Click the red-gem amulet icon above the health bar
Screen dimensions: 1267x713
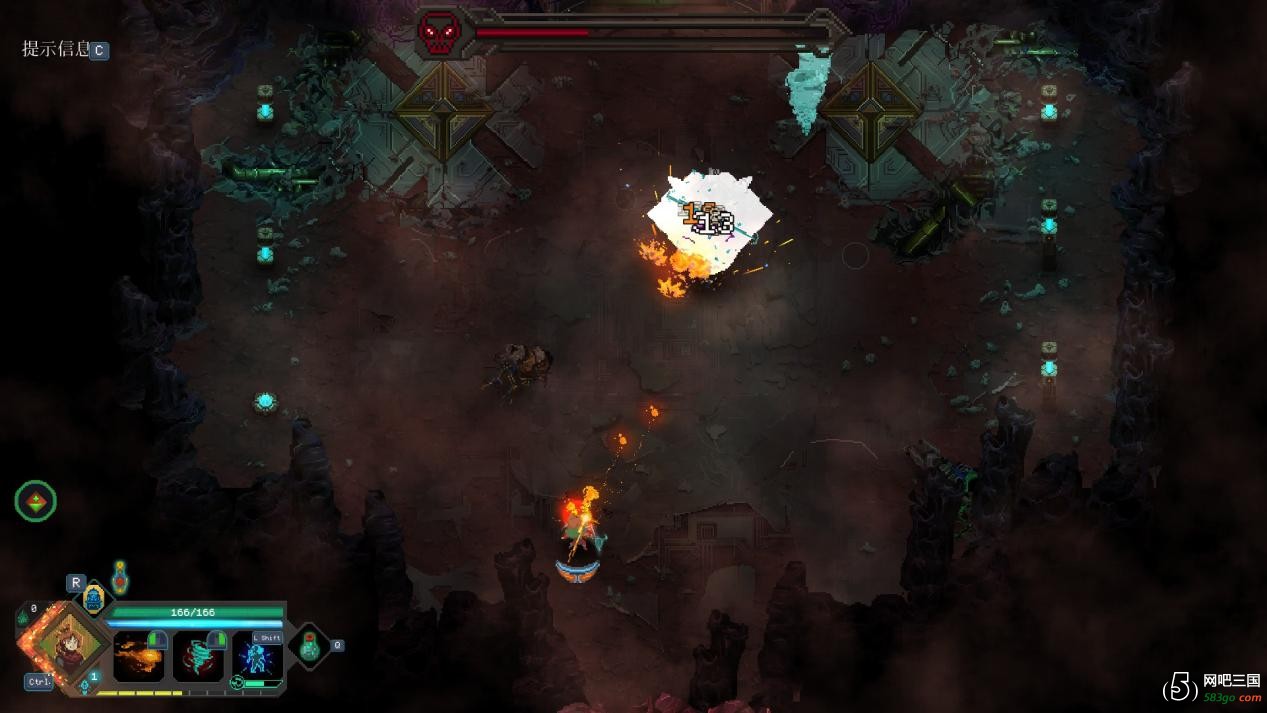pos(120,577)
